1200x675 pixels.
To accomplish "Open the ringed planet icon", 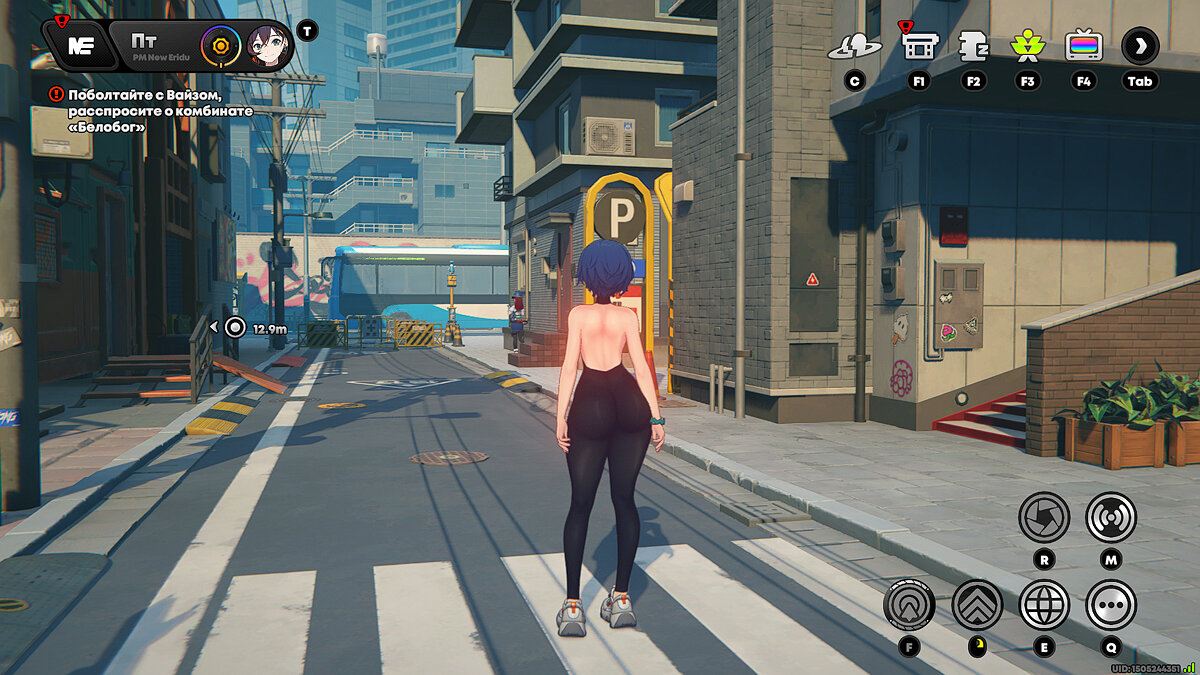I will (x=855, y=45).
